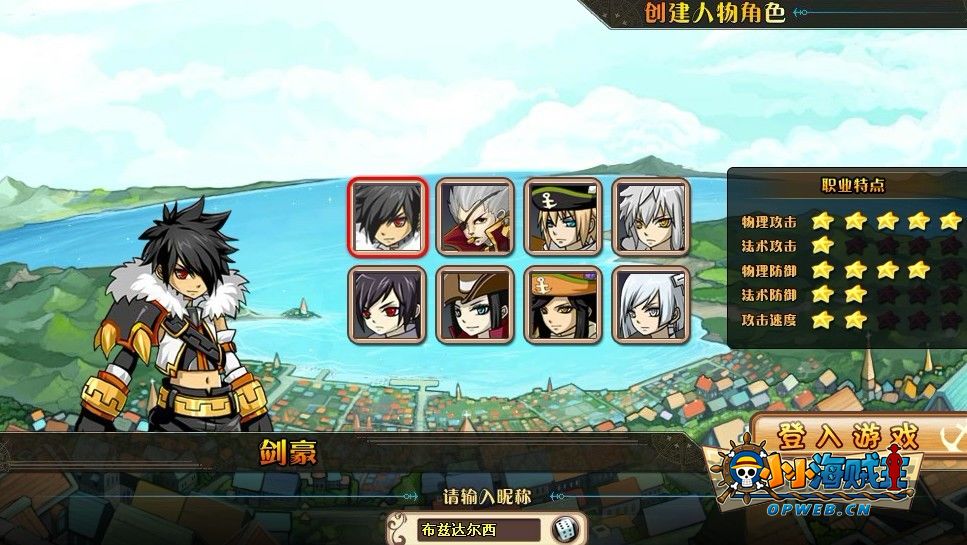Select the white-haired yellow-eyed character portrait

point(650,216)
